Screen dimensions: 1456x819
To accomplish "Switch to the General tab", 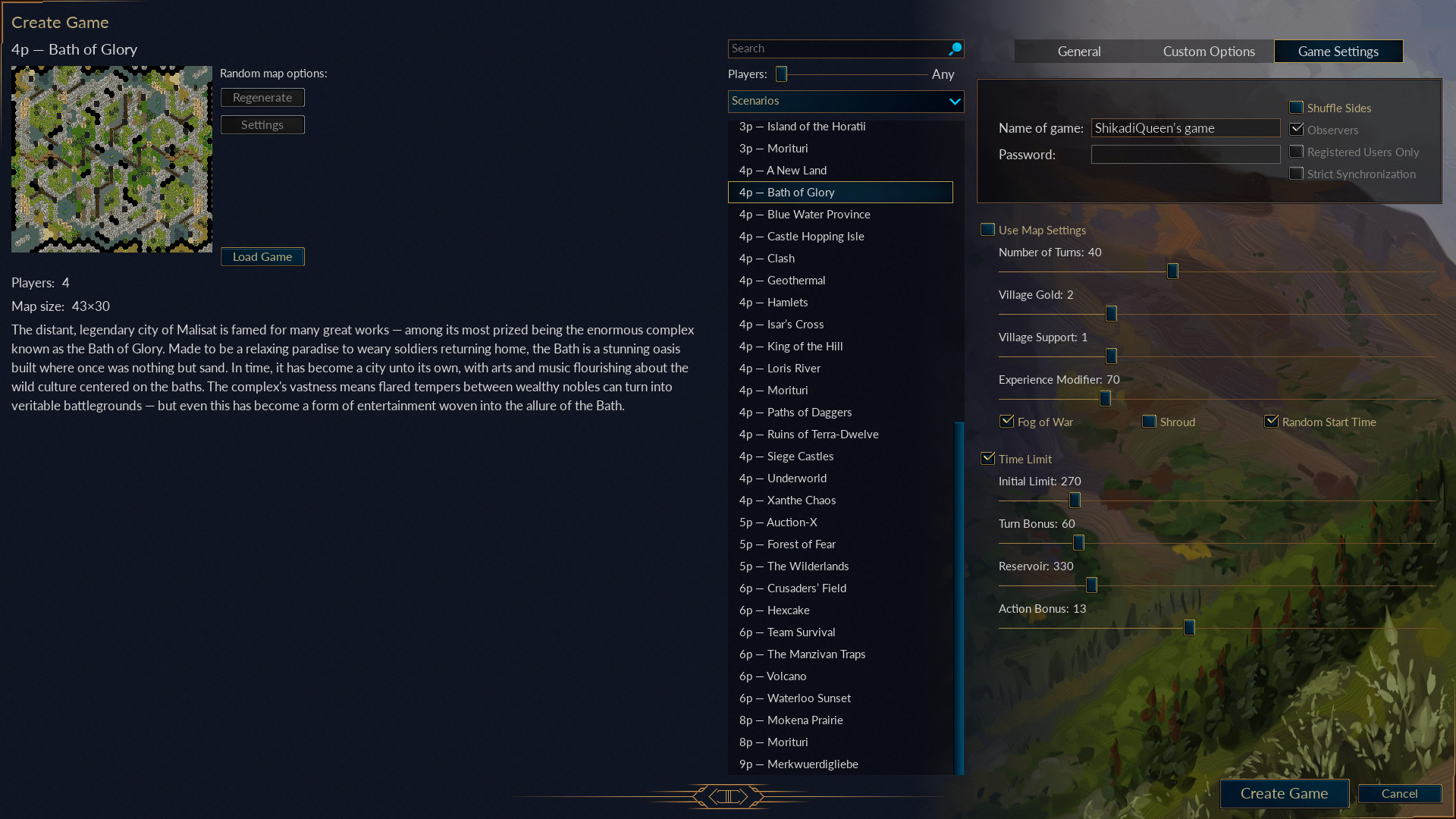I will (1079, 52).
